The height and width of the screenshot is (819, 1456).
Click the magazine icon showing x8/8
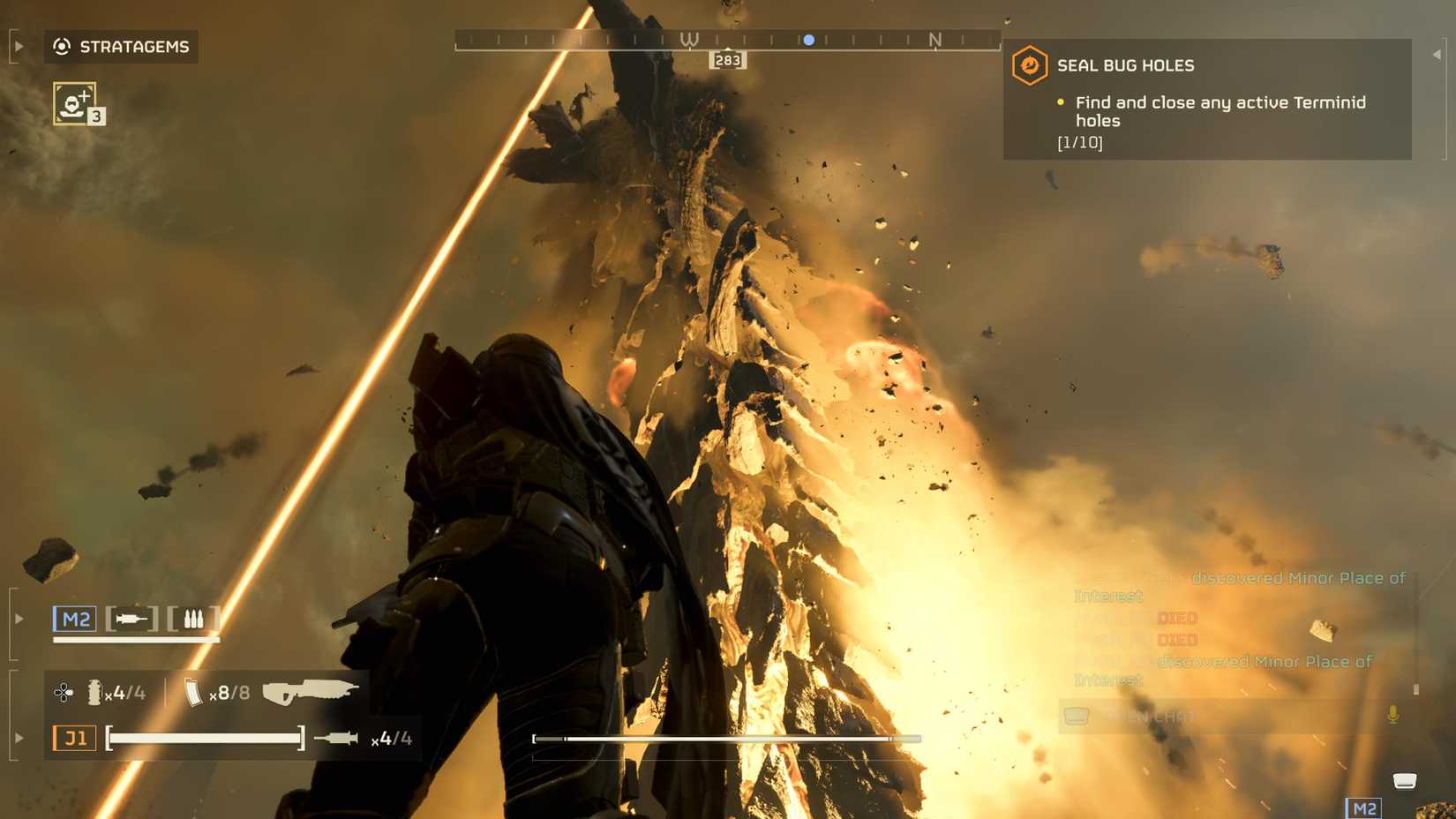coord(191,692)
